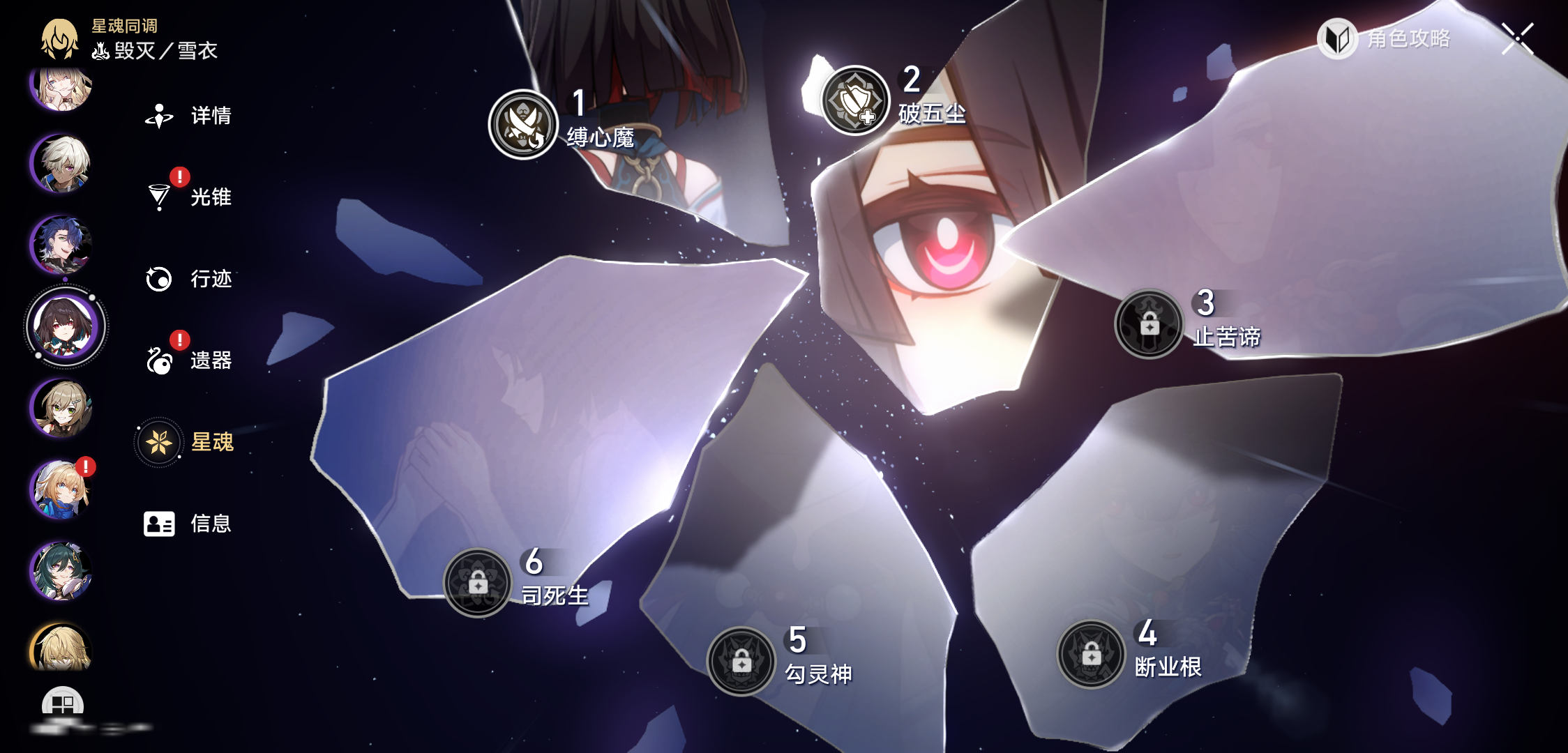1568x753 pixels.
Task: Switch to the blue-haired character portrait
Action: pos(62,245)
